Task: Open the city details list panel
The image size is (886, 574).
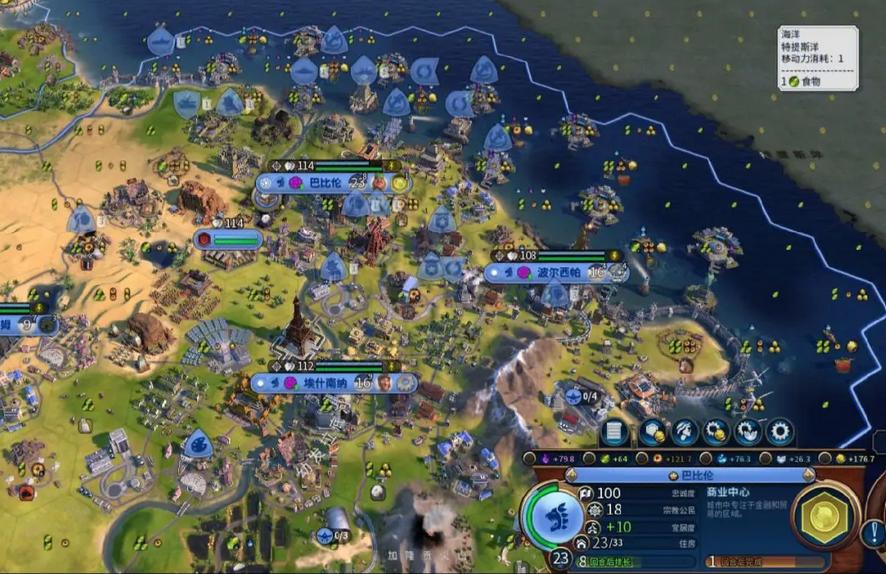Action: [x=613, y=432]
